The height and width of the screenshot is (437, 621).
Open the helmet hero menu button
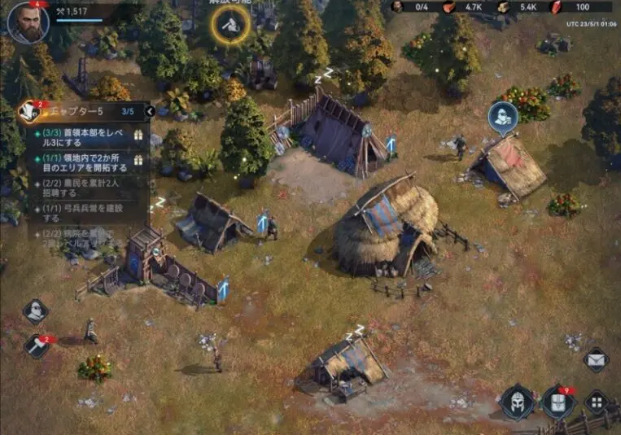[x=517, y=403]
